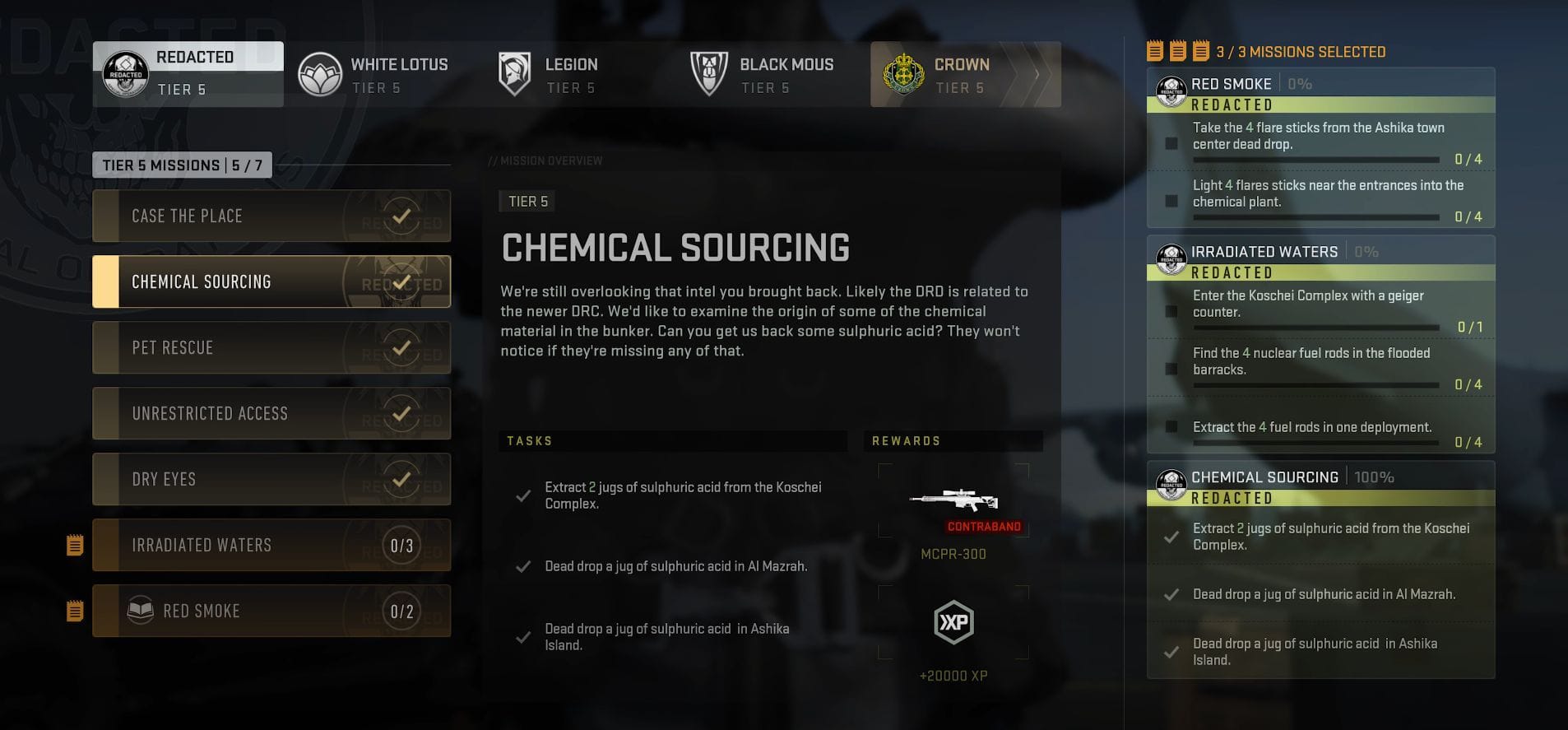Screen dimensions: 1568x730
Task: Click the Crown faction crest icon
Action: [x=905, y=73]
